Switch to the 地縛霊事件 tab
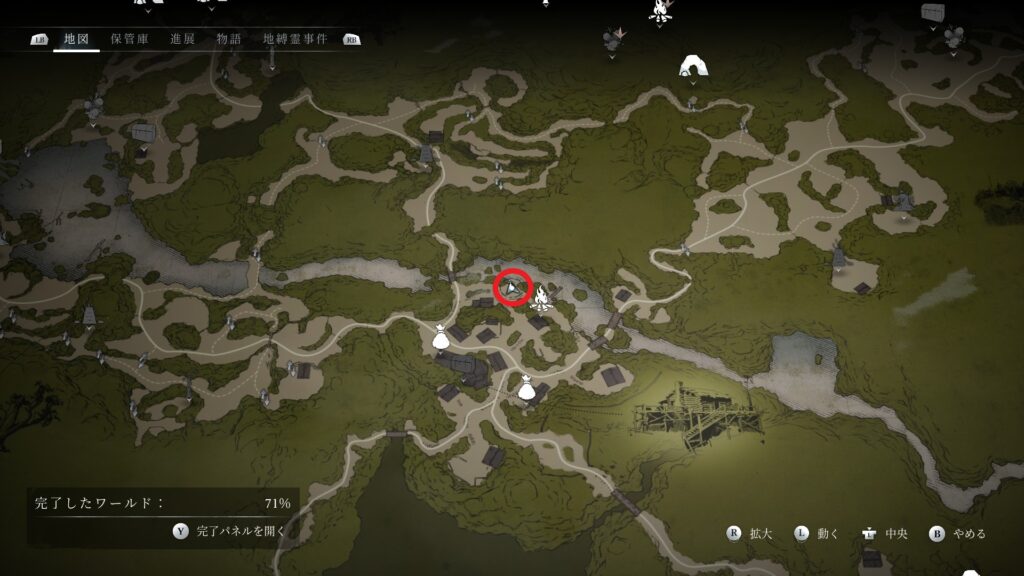Screen dimensions: 1024x576 tap(296, 39)
